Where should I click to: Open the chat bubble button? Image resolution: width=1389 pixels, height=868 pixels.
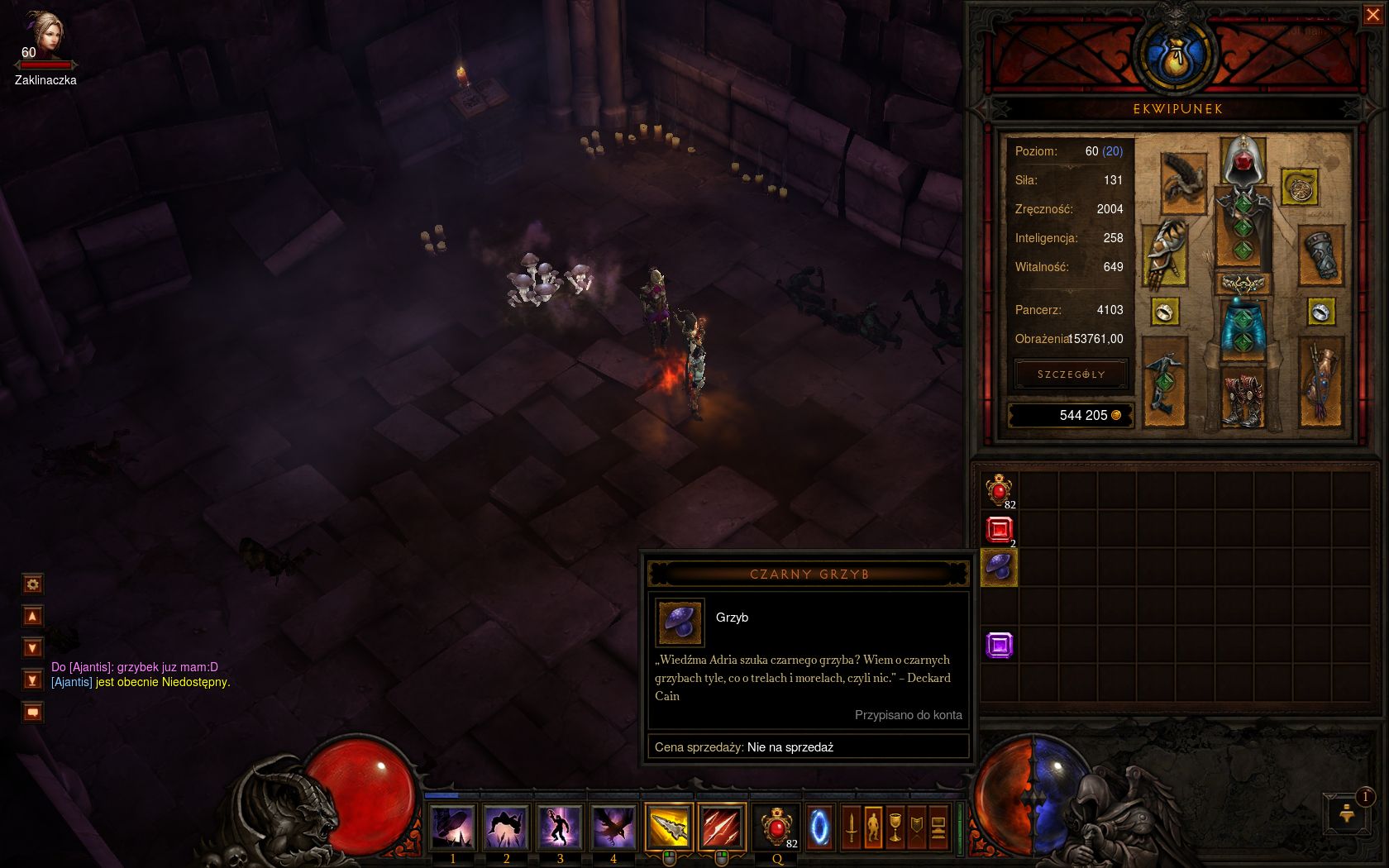33,713
